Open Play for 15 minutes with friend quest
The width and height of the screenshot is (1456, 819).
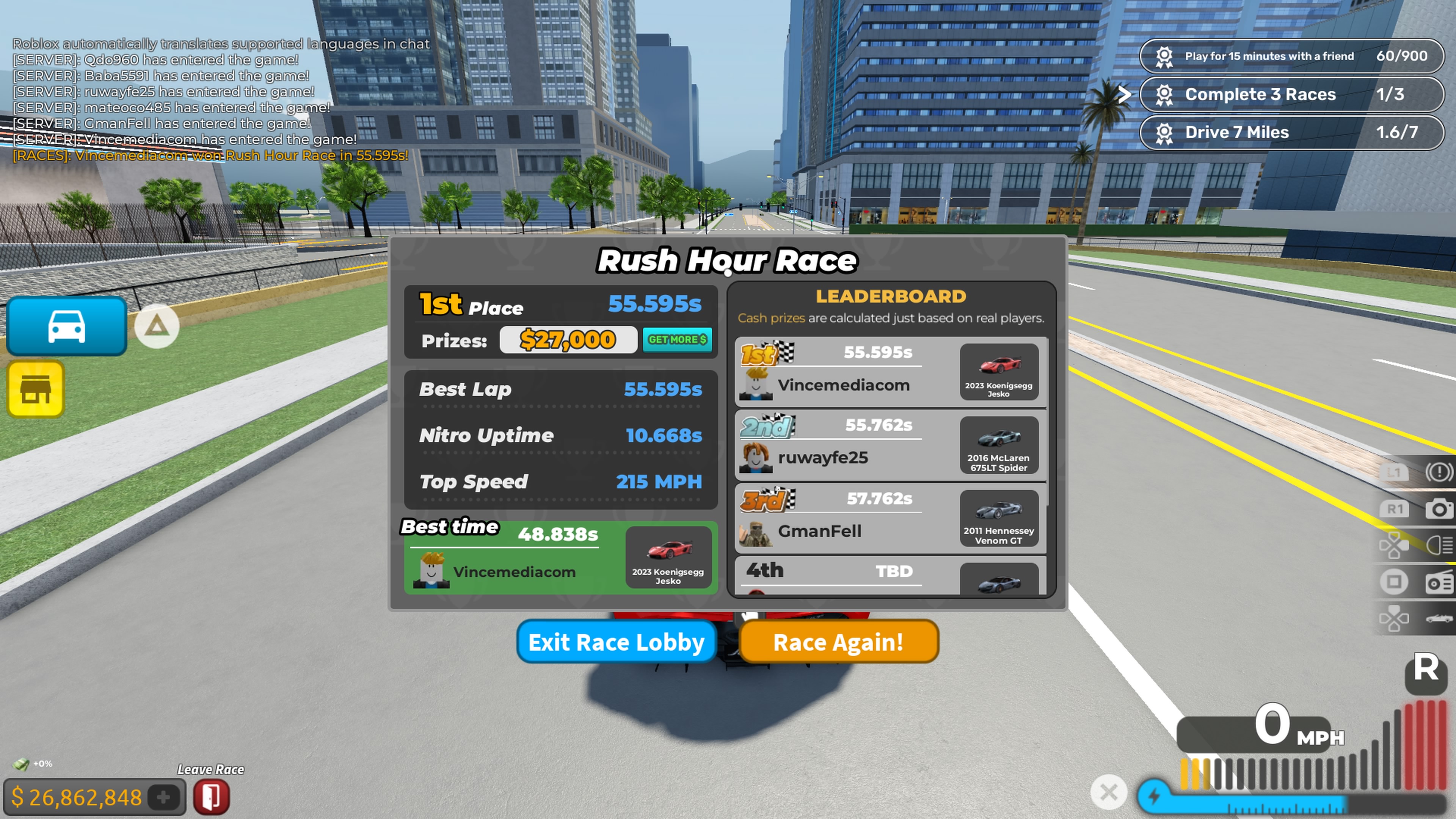tap(1291, 56)
